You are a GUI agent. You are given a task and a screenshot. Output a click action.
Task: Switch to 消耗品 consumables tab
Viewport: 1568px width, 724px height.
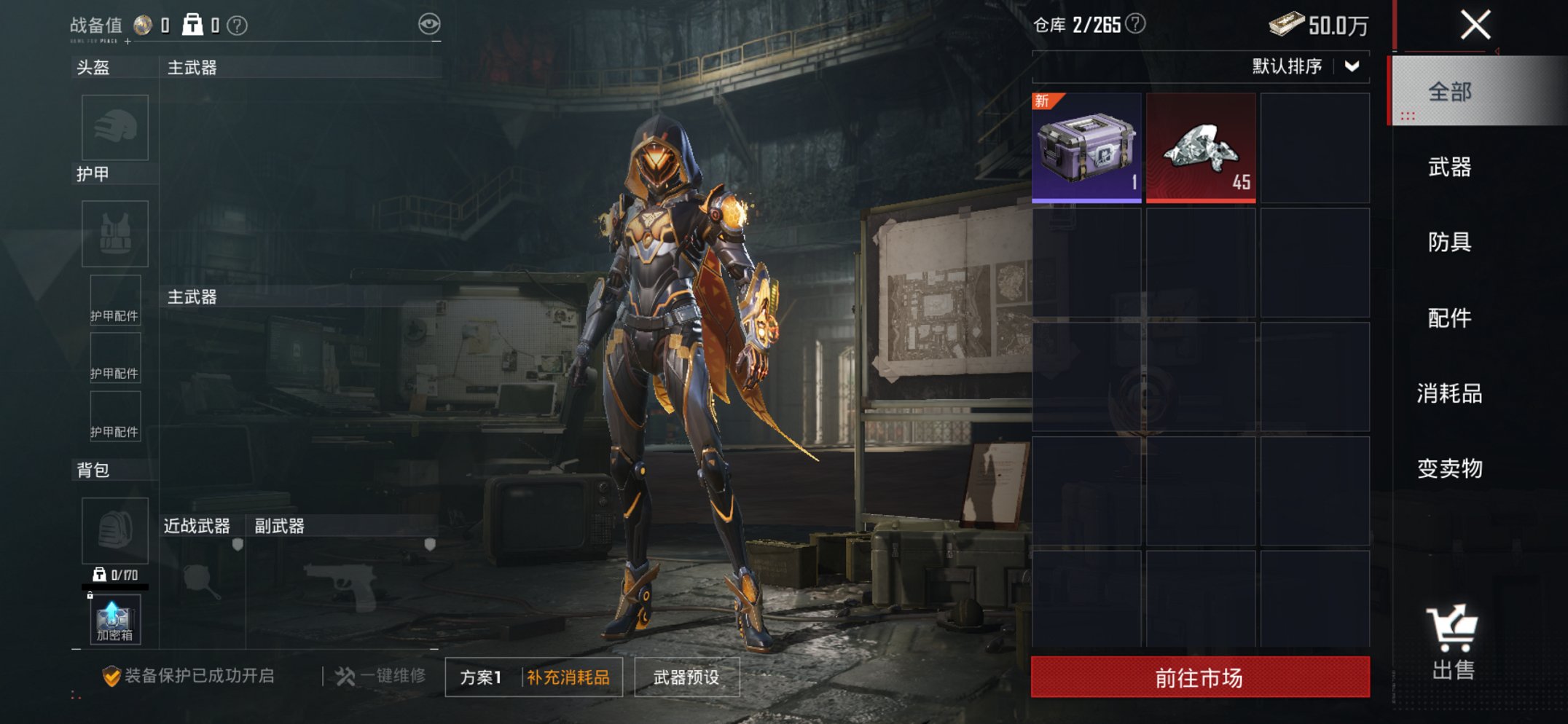(x=1450, y=393)
